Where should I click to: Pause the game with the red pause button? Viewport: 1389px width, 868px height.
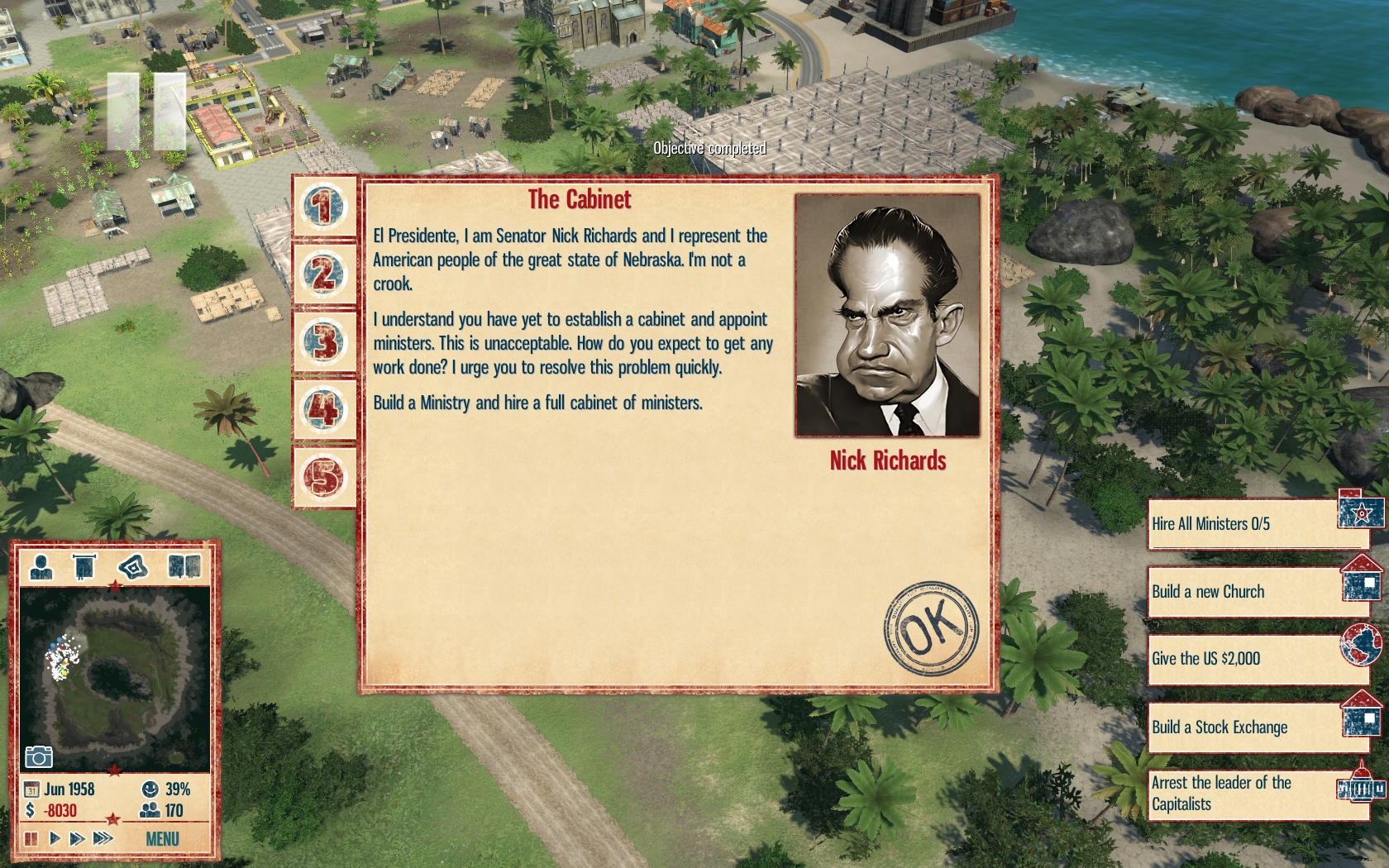coord(31,839)
